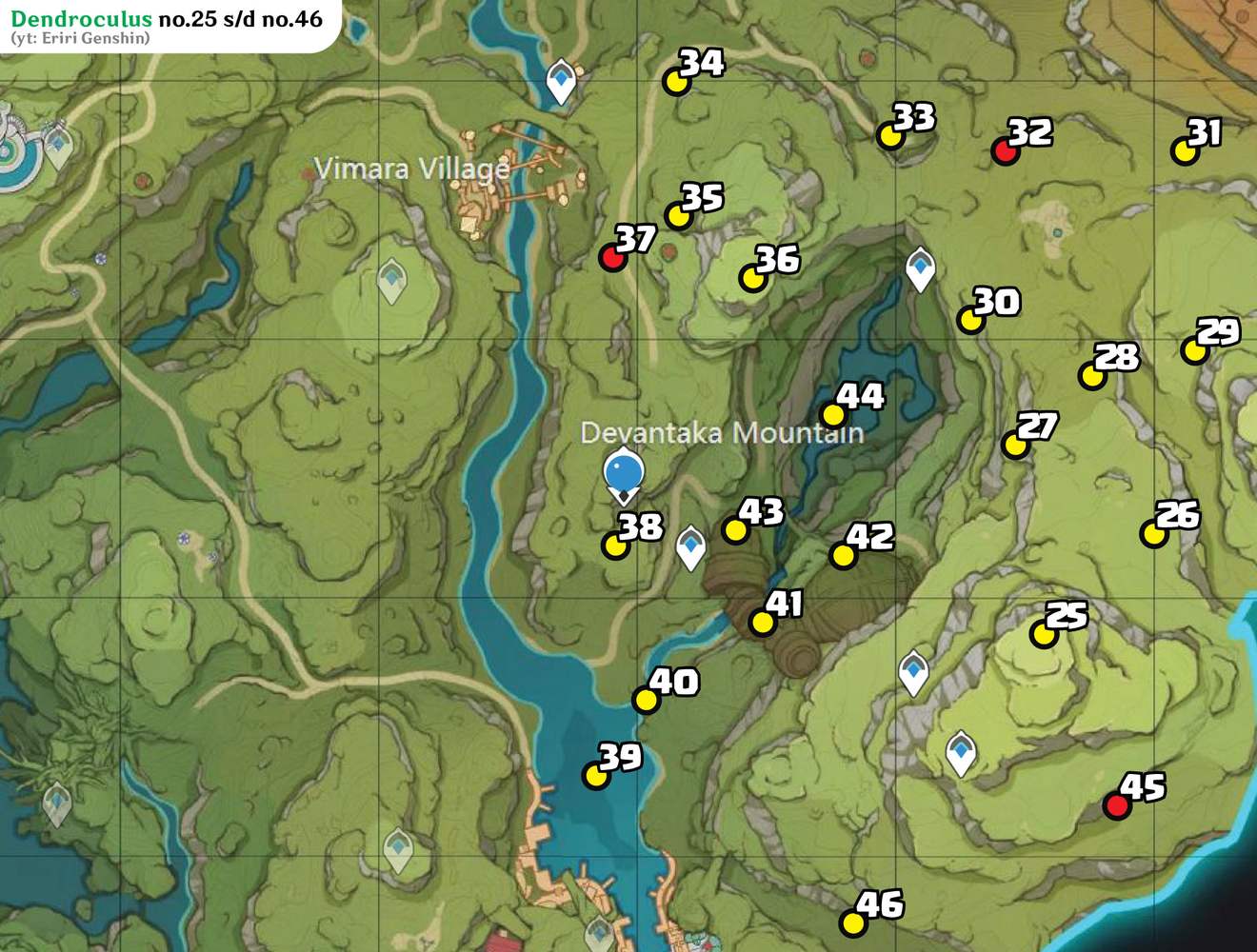The height and width of the screenshot is (952, 1257).
Task: Expand details for Dendroculus marker 44
Action: 833,414
